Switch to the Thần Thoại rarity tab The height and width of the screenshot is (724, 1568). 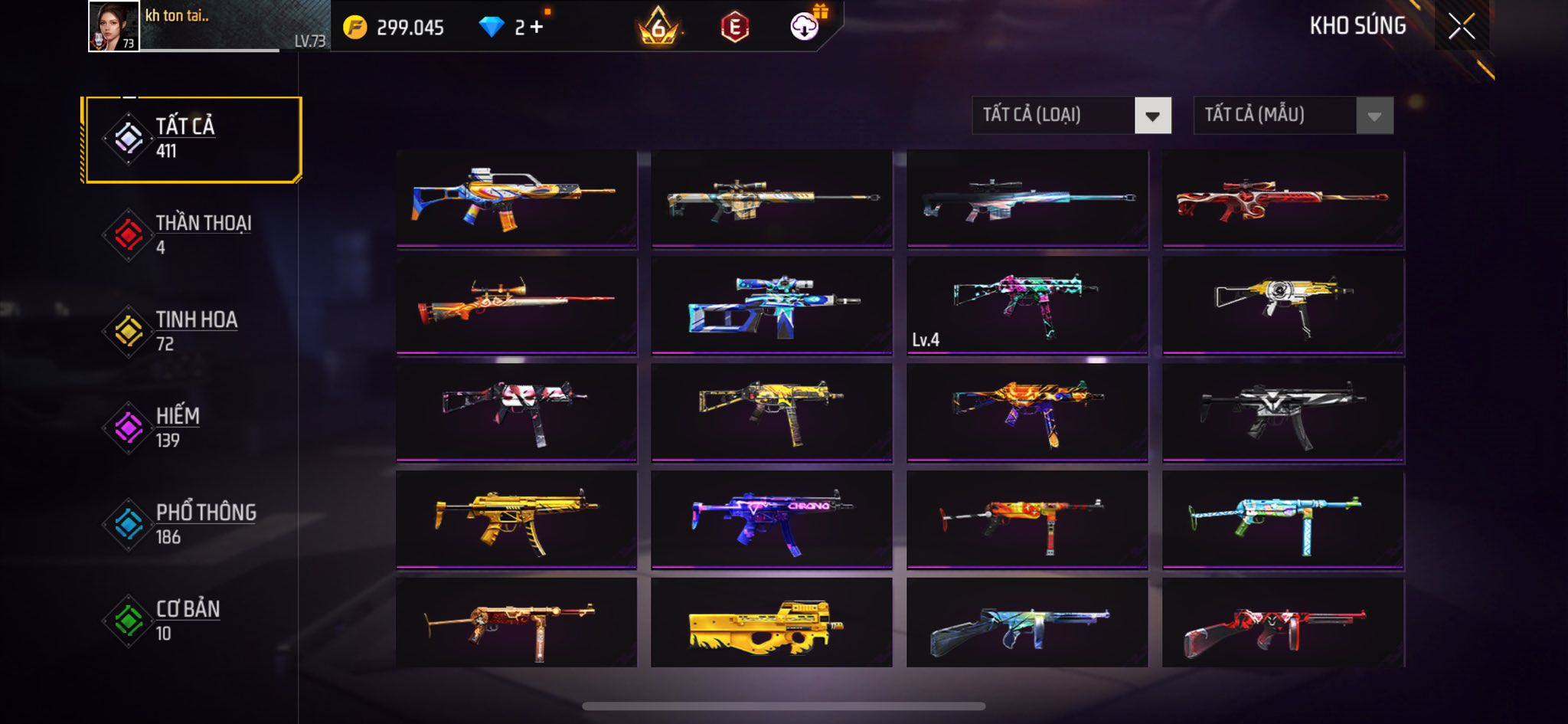pos(193,234)
